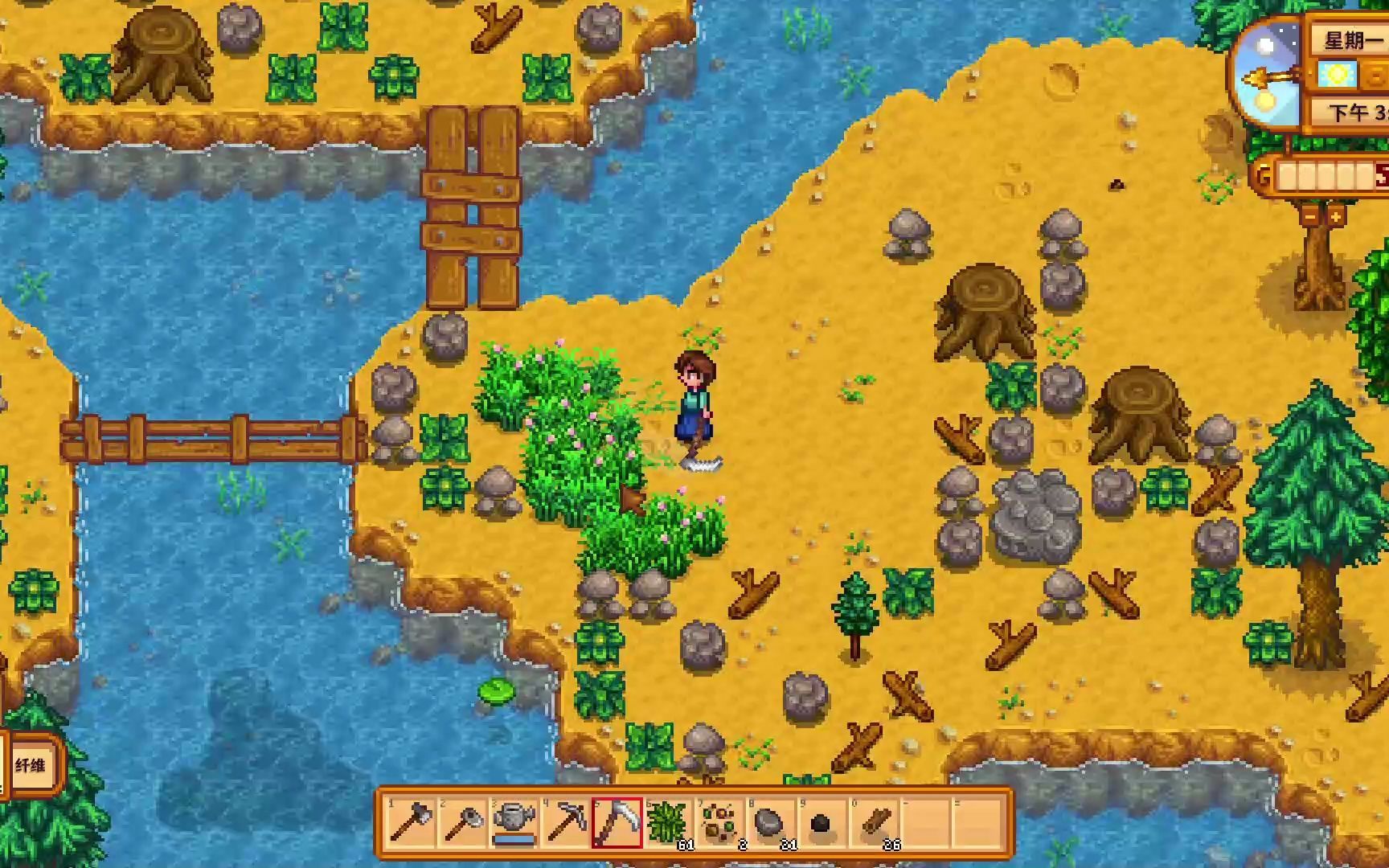
Task: Equip the hoe from the toolbar
Action: tap(462, 823)
